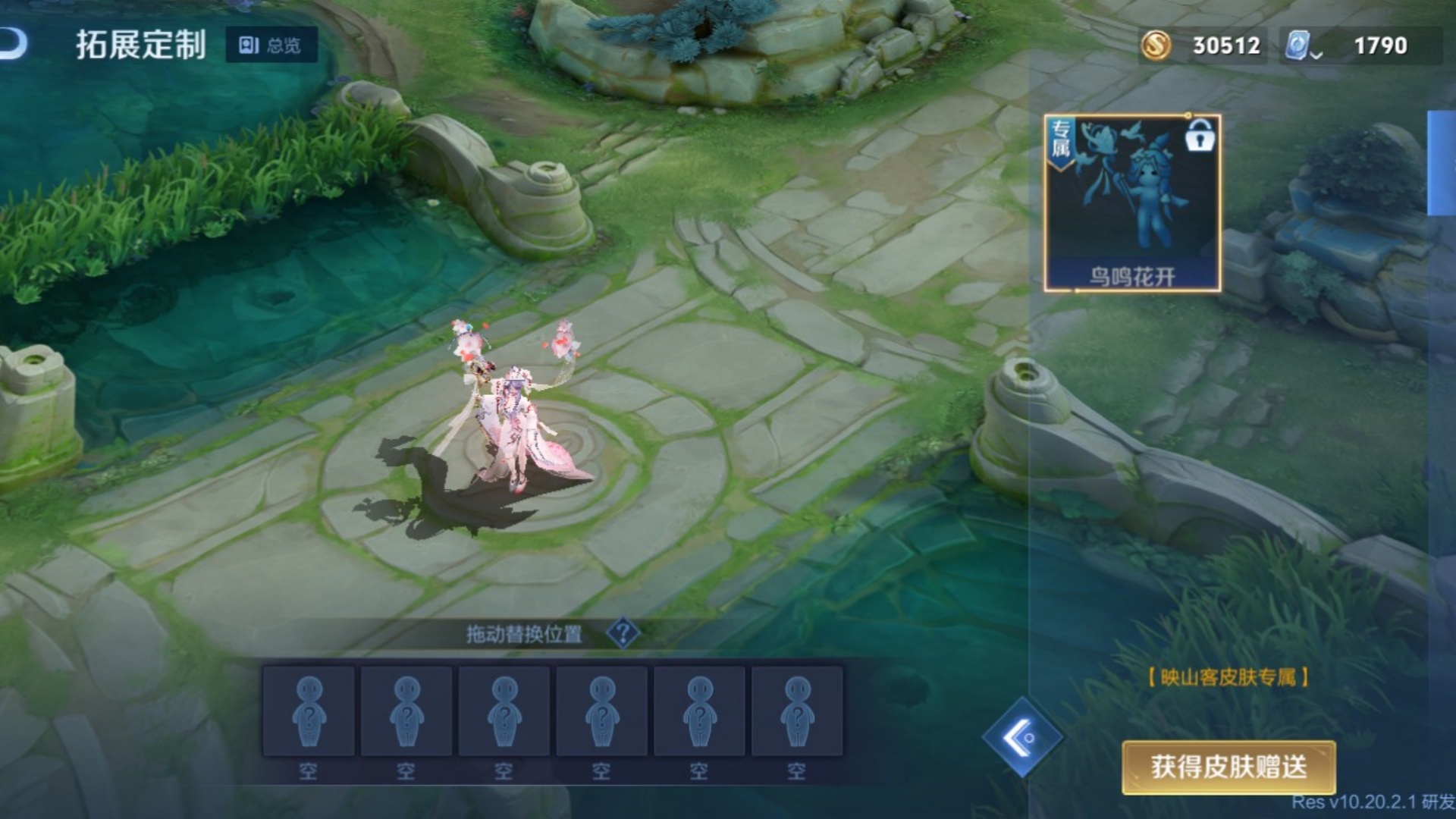Image resolution: width=1456 pixels, height=819 pixels.
Task: Open the question mark help tip
Action: coord(623,633)
